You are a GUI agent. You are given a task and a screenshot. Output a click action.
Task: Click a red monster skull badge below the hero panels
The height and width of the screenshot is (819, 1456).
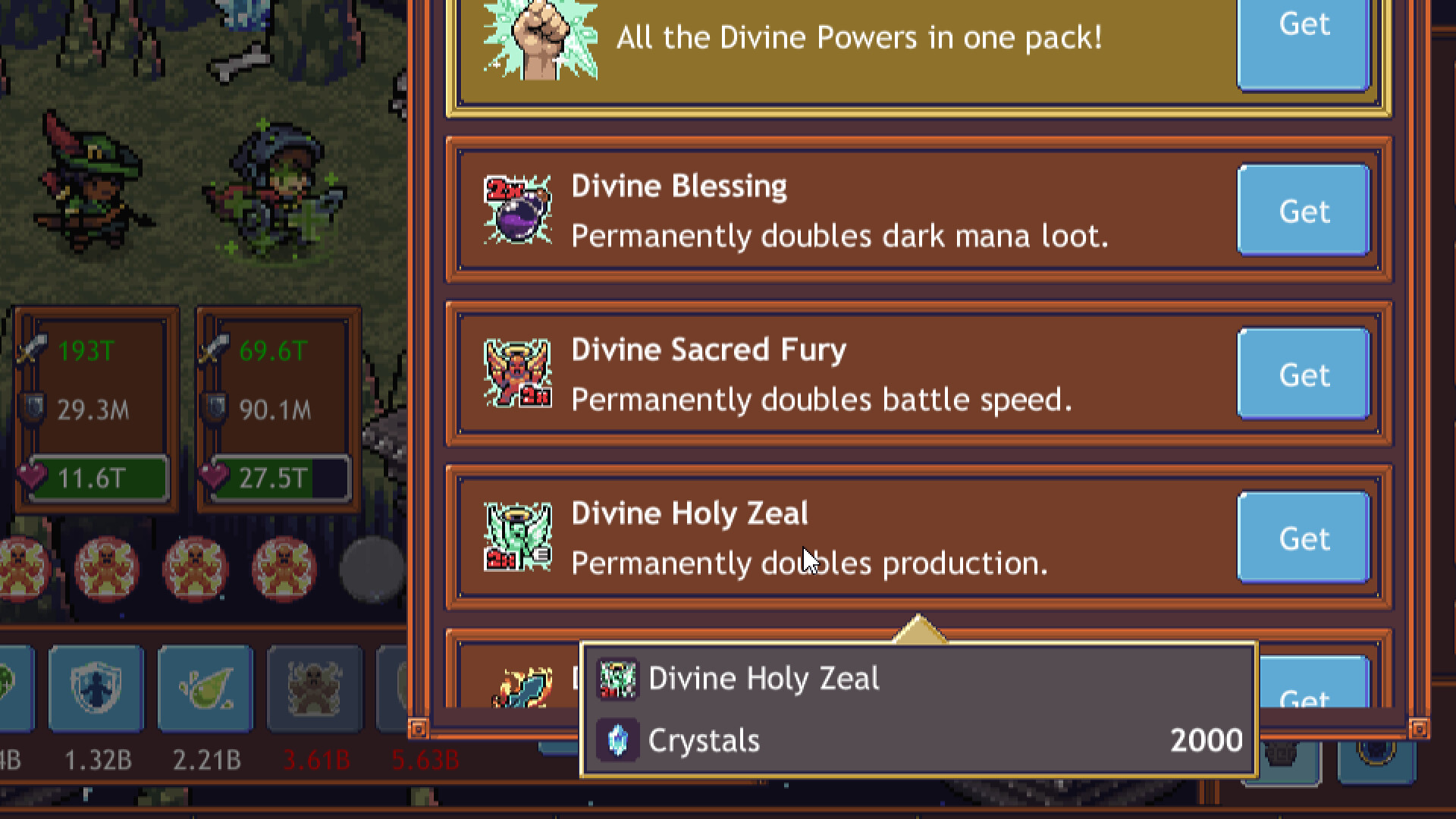(106, 567)
